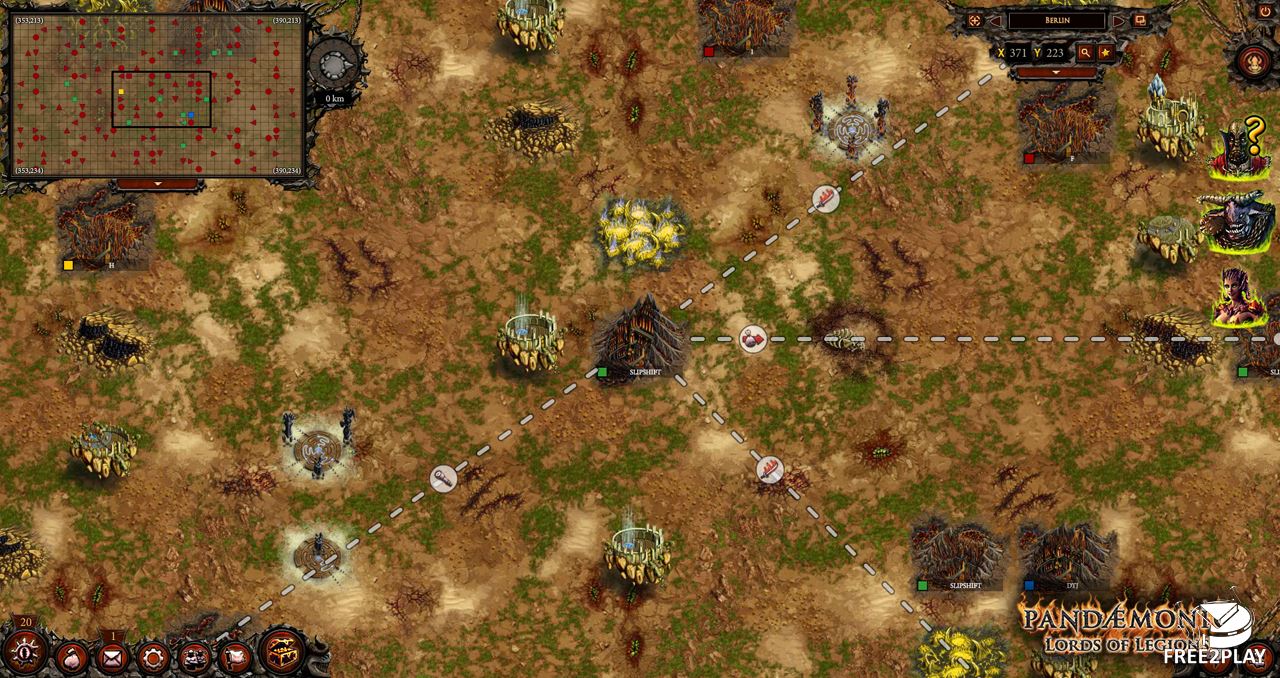
Task: Open the treasure chest button
Action: [x=283, y=652]
